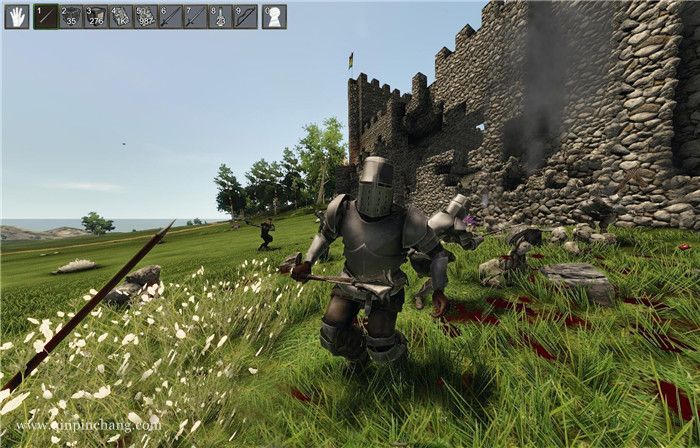Select hotbar slot 8 showing count 23
Image resolution: width=700 pixels, height=448 pixels.
coord(221,16)
